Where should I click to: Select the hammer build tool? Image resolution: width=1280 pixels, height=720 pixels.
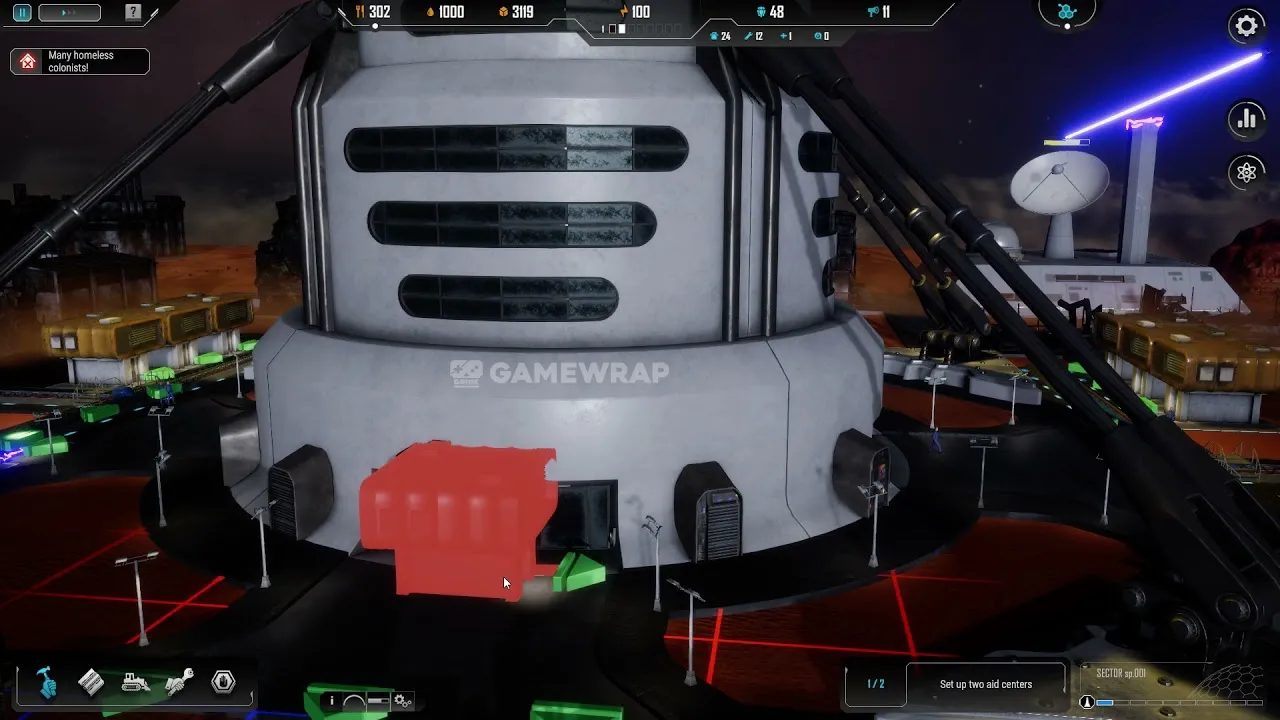click(x=46, y=683)
